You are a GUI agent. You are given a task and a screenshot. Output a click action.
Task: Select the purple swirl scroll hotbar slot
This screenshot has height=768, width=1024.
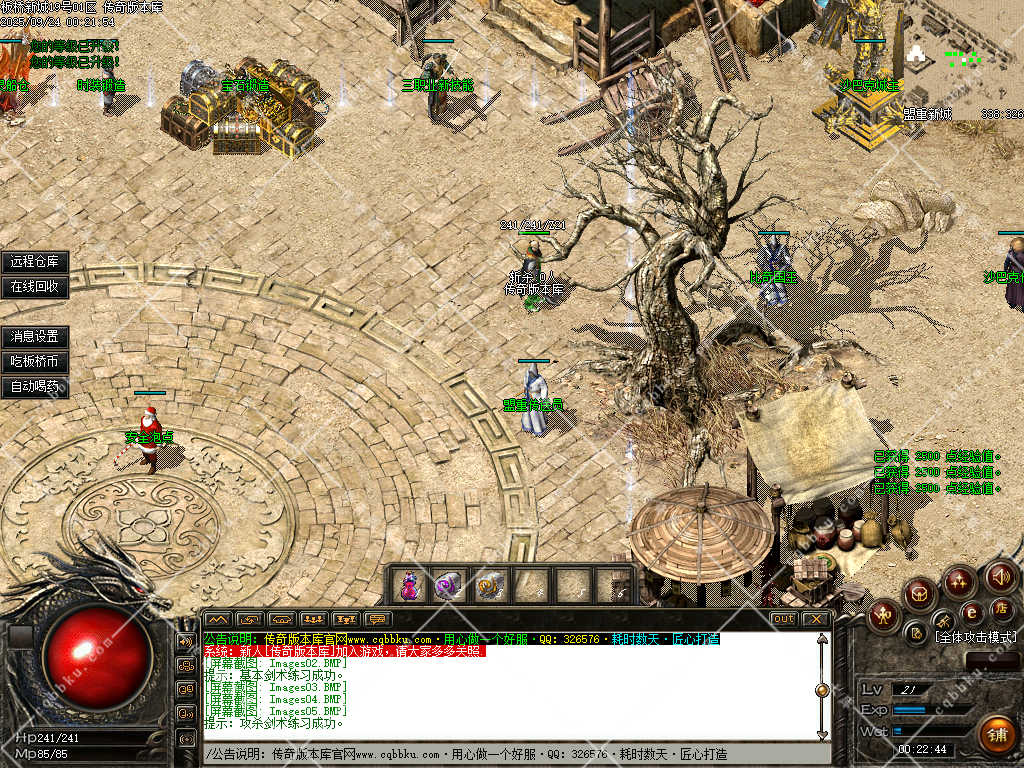pos(449,585)
